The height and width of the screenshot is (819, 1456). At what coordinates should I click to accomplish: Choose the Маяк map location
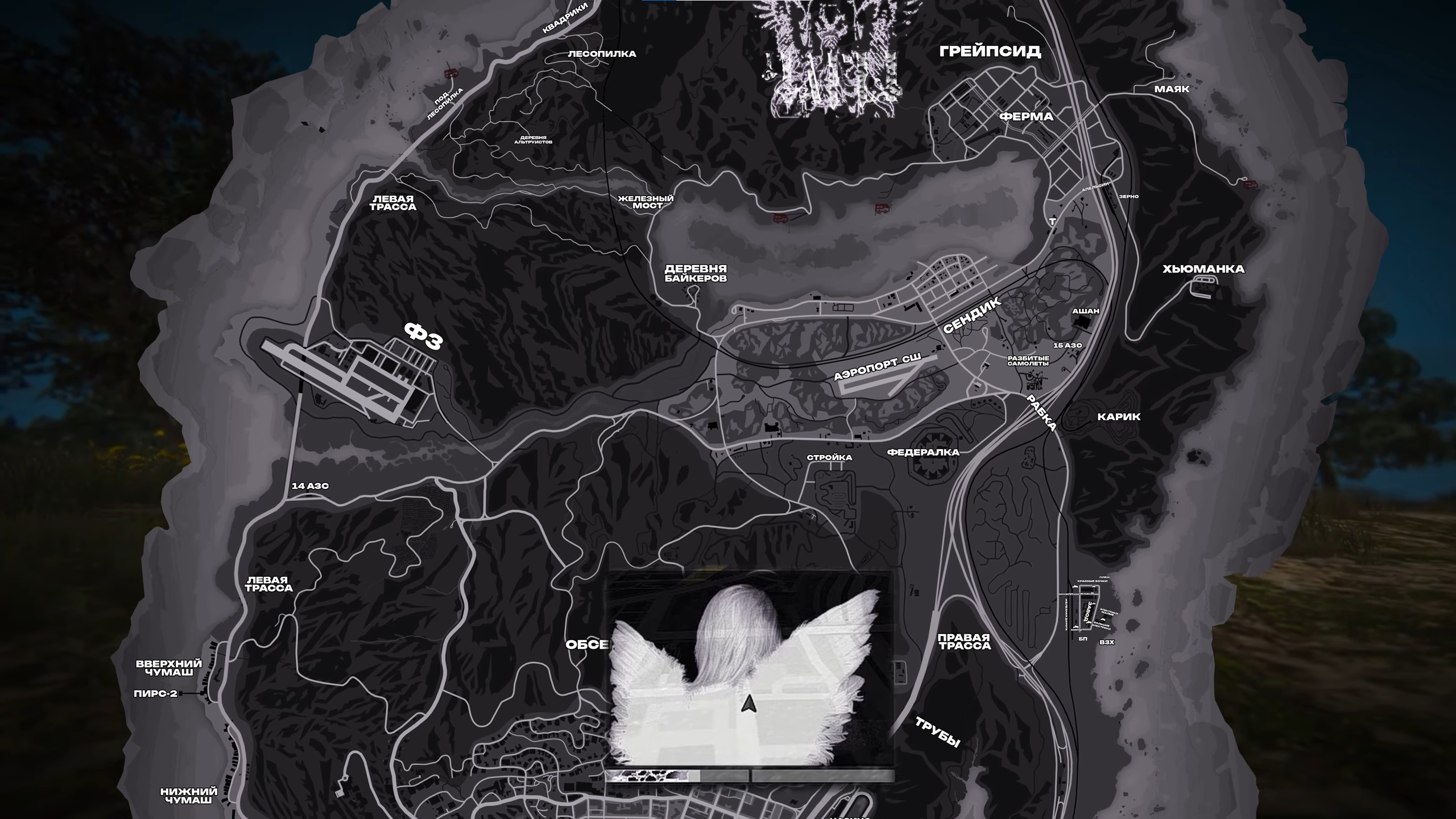coord(1172,89)
